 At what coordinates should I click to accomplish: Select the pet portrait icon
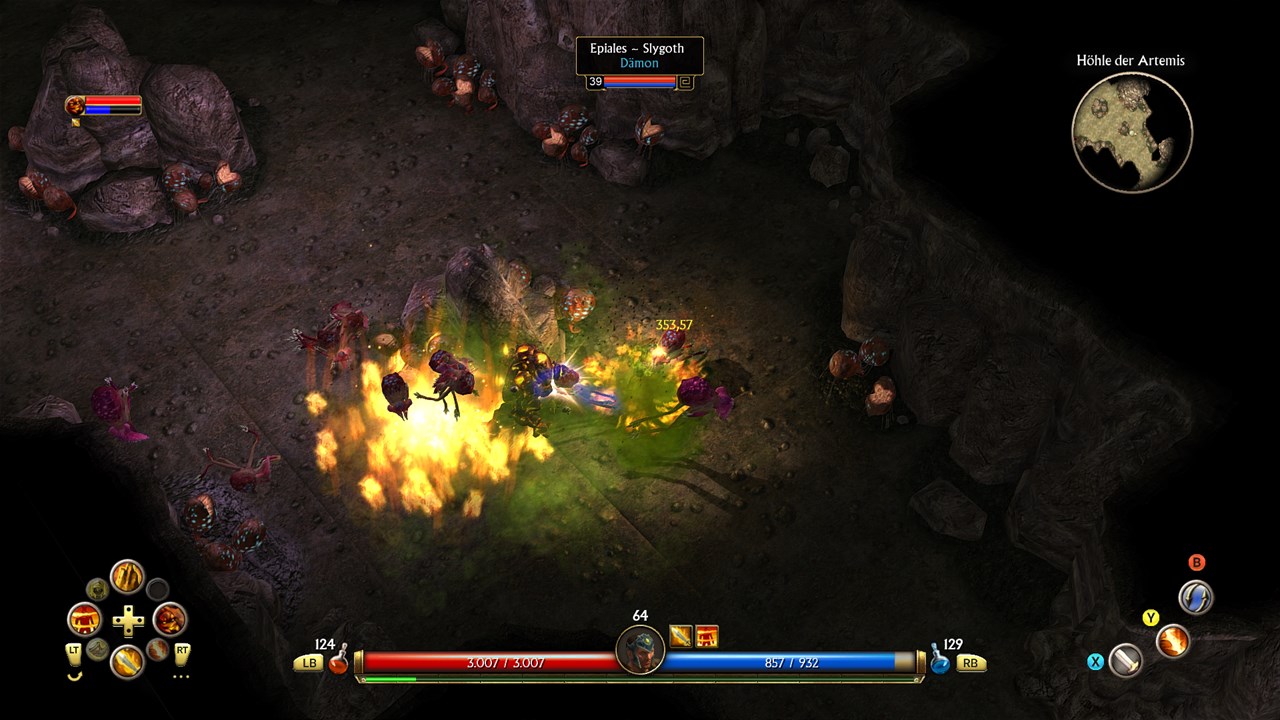[75, 104]
